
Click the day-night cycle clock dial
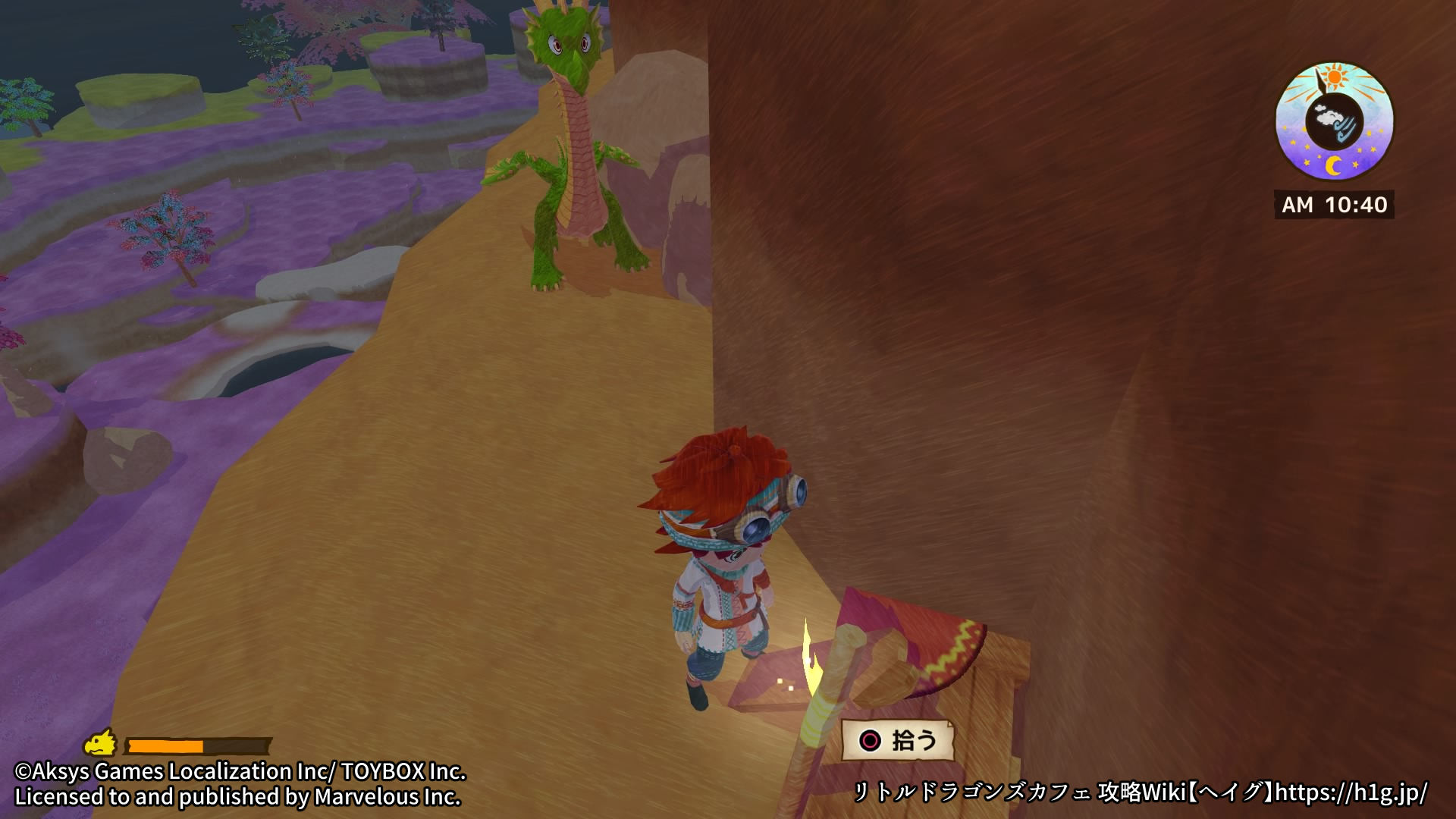[x=1334, y=121]
